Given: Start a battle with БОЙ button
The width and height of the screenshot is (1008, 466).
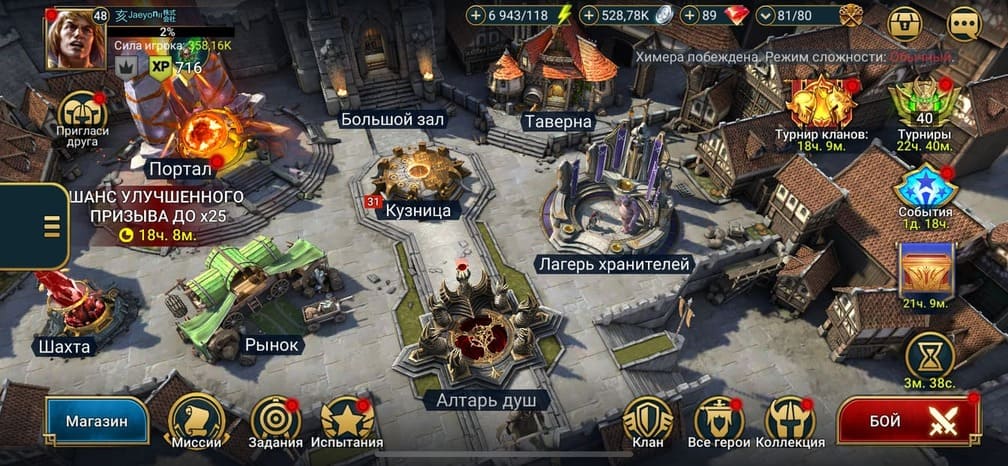Looking at the screenshot, I should (907, 421).
